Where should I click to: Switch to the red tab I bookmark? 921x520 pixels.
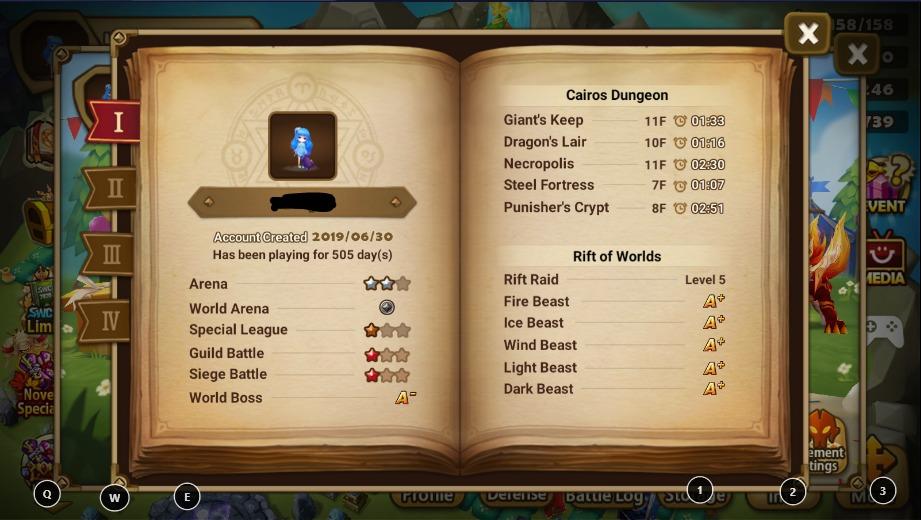pos(115,122)
